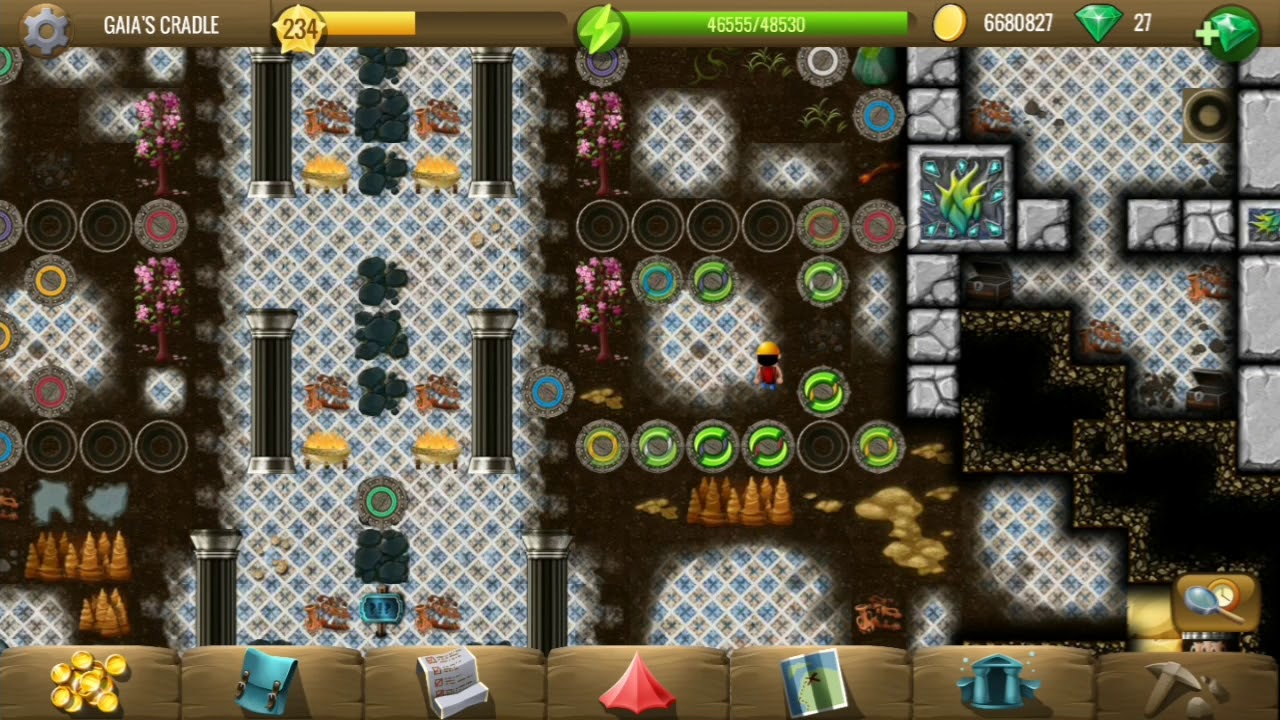Open the gold coins shop

(89, 681)
